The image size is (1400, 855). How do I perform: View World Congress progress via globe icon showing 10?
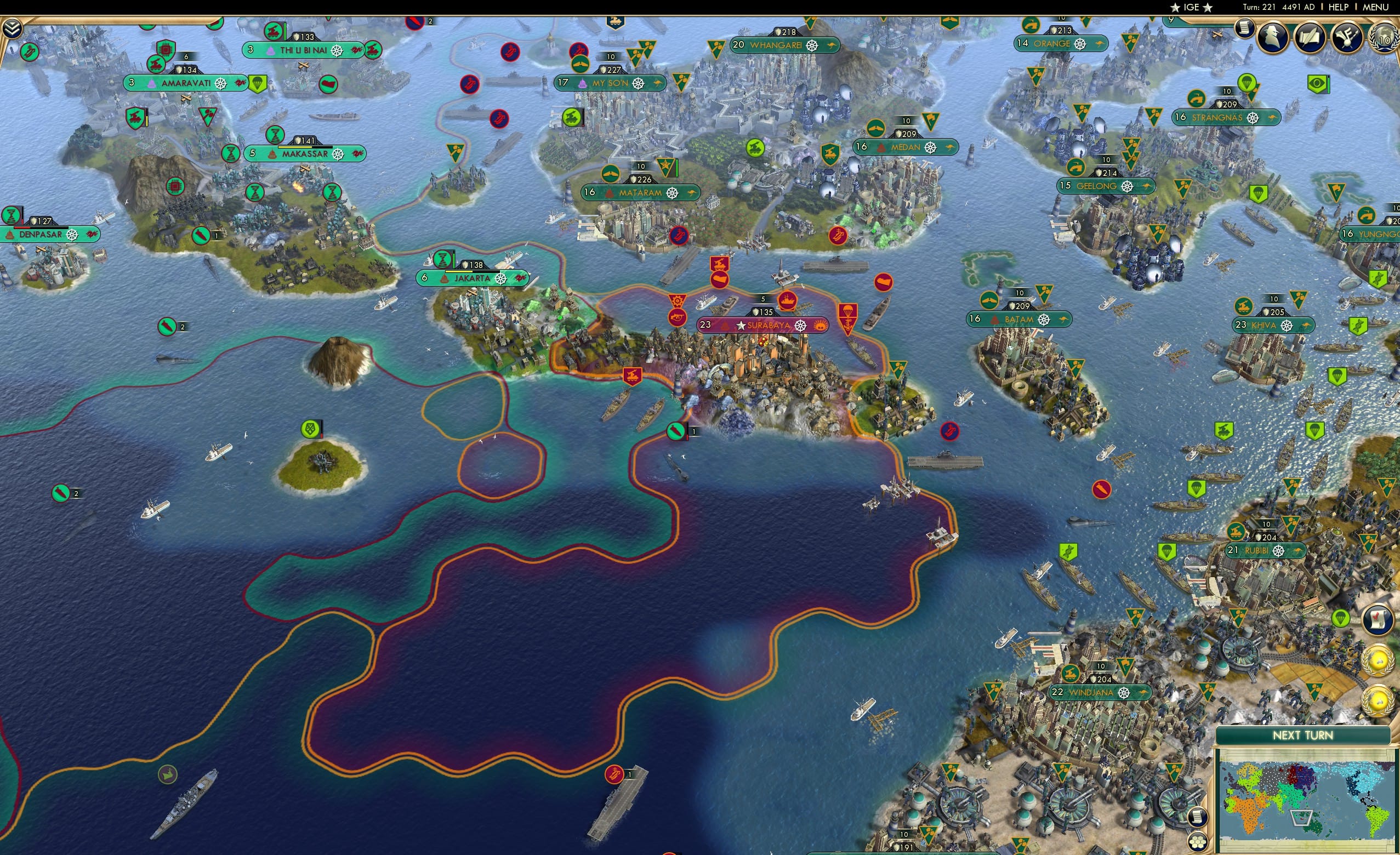(1385, 36)
